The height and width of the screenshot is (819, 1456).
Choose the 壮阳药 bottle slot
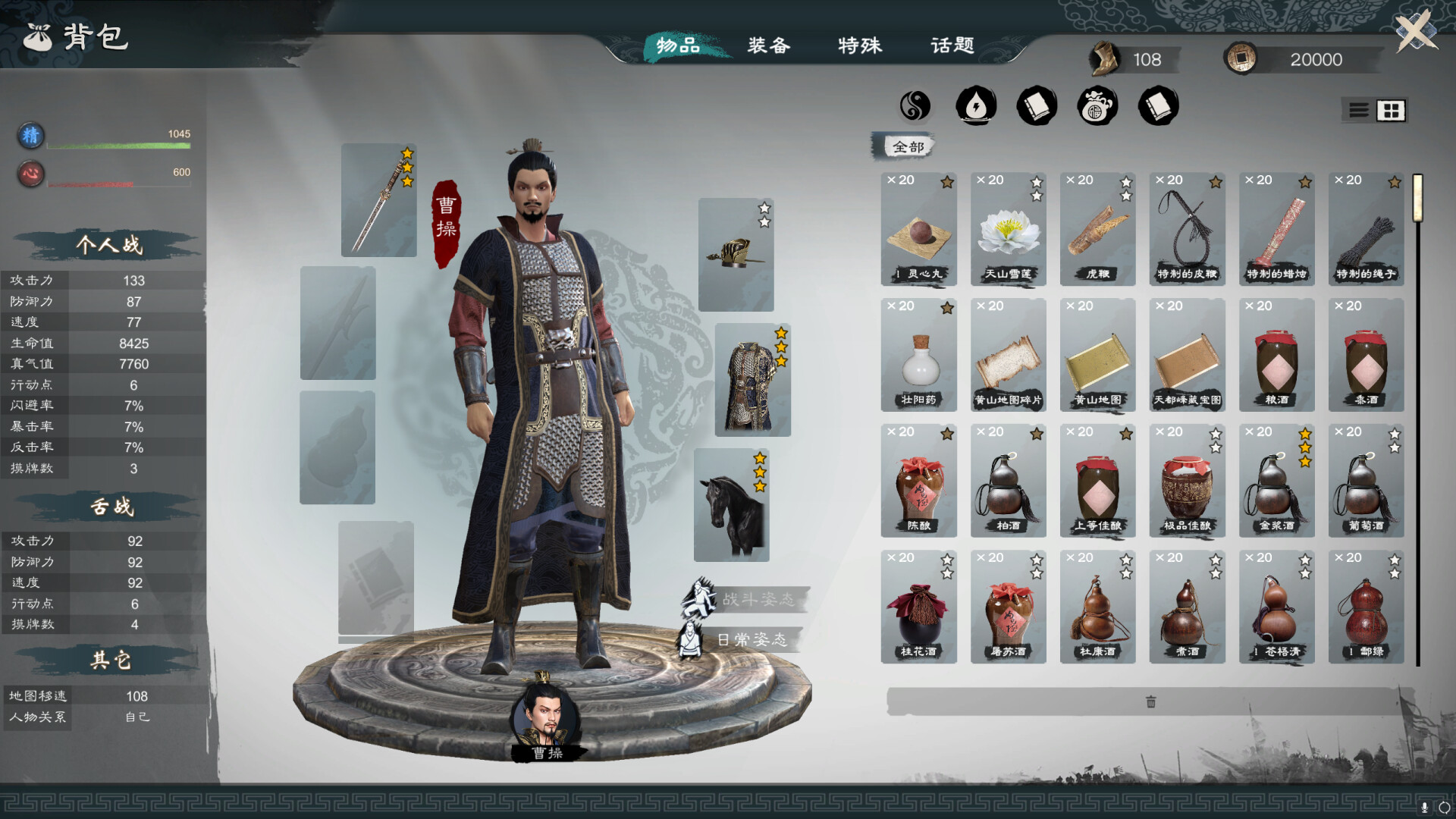pyautogui.click(x=918, y=355)
